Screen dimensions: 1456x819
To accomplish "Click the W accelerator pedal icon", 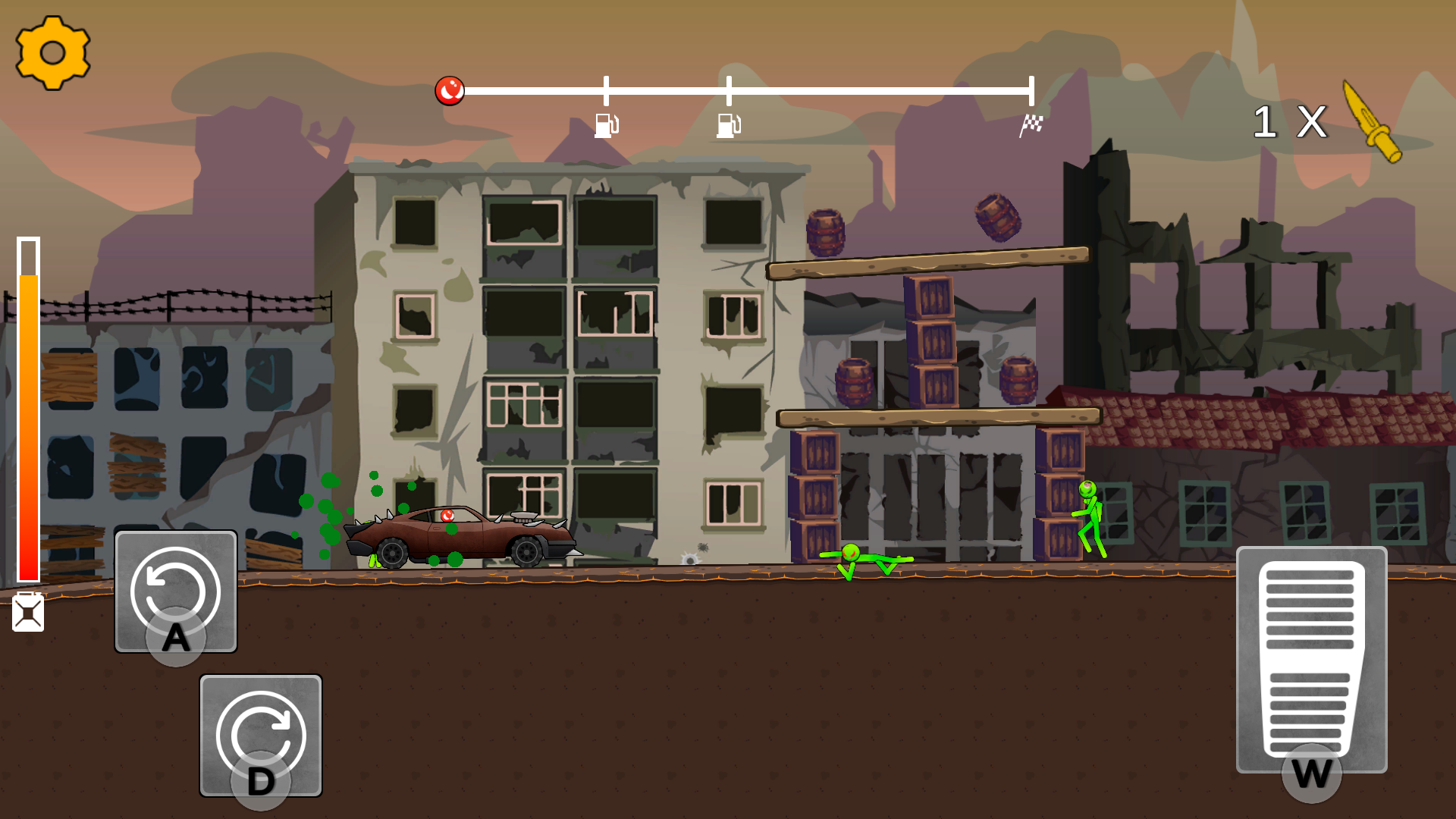I will pos(1310,660).
